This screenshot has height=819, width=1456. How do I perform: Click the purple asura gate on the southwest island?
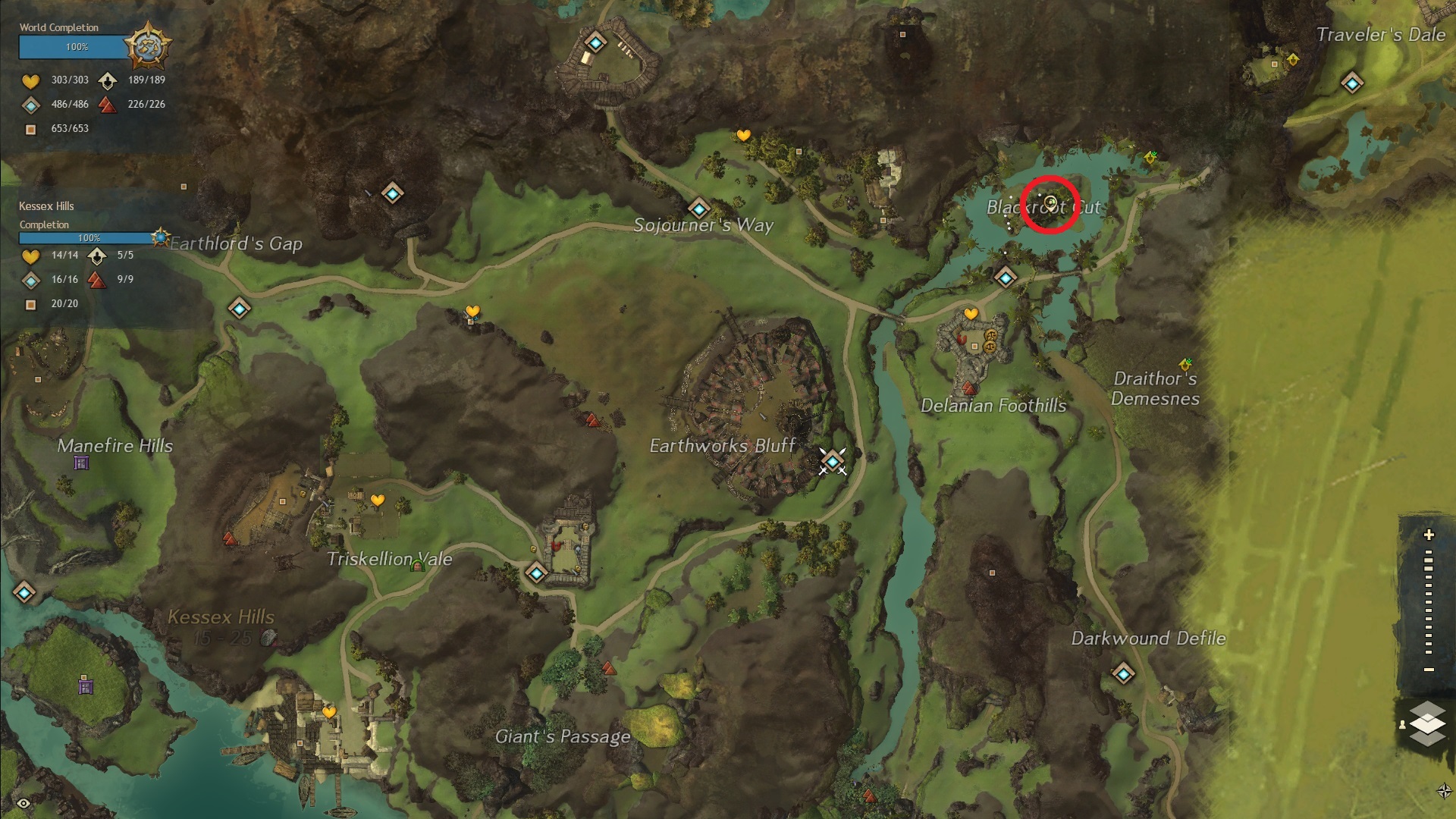click(x=86, y=686)
